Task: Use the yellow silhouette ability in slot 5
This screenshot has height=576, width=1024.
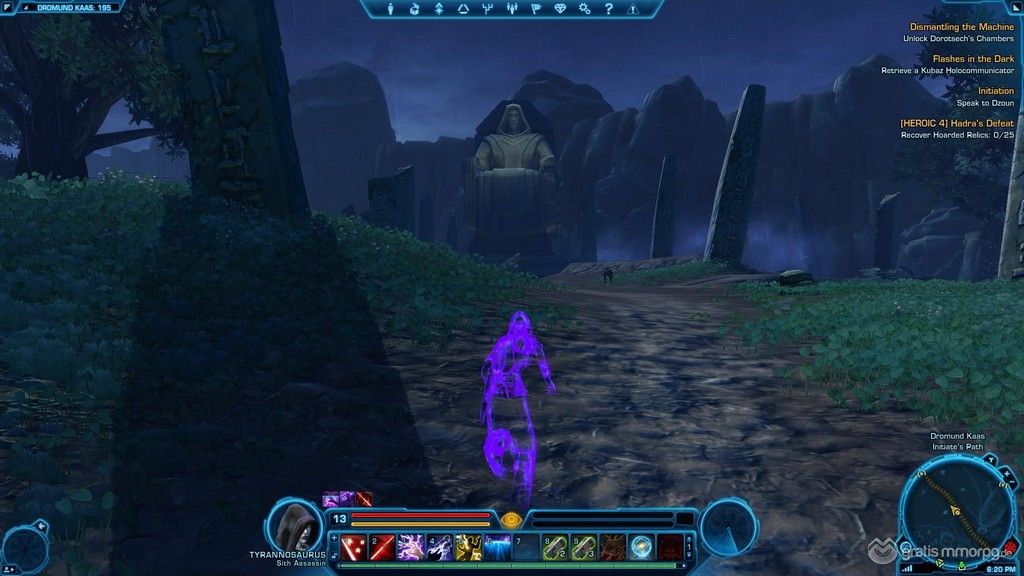Action: click(468, 546)
